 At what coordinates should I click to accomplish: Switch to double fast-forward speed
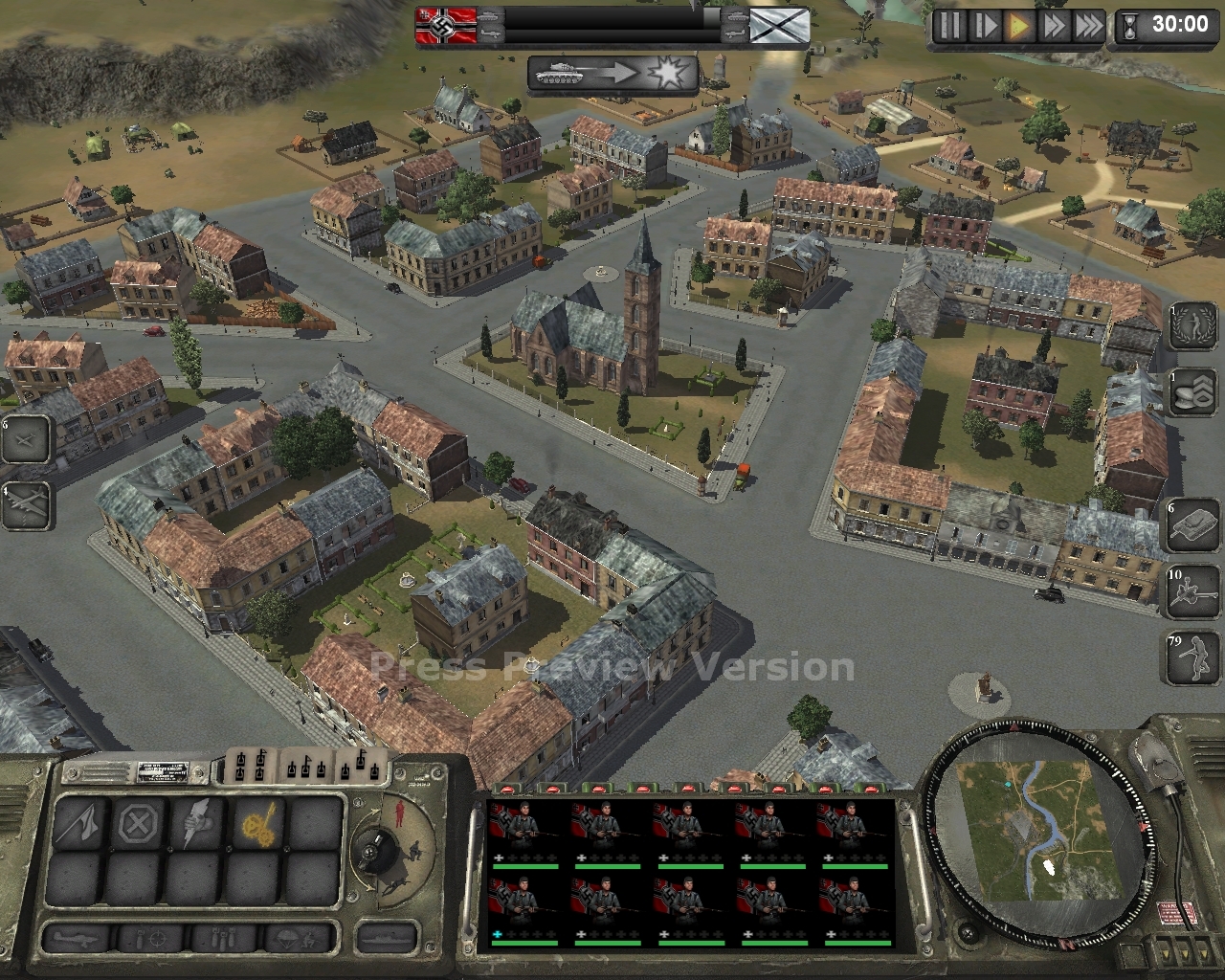tap(1054, 25)
